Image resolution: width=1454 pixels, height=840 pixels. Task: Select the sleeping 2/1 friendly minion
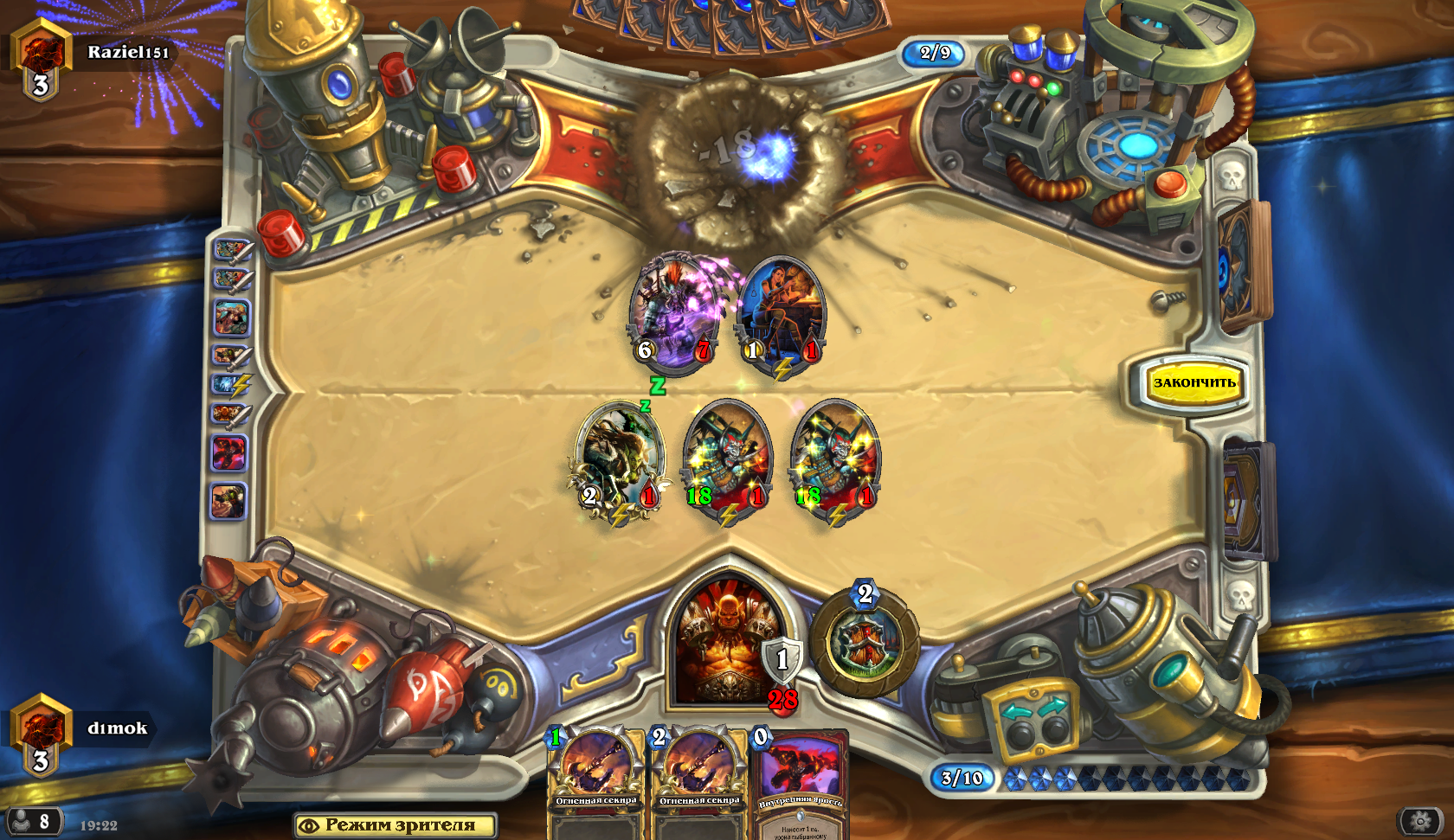coord(620,458)
